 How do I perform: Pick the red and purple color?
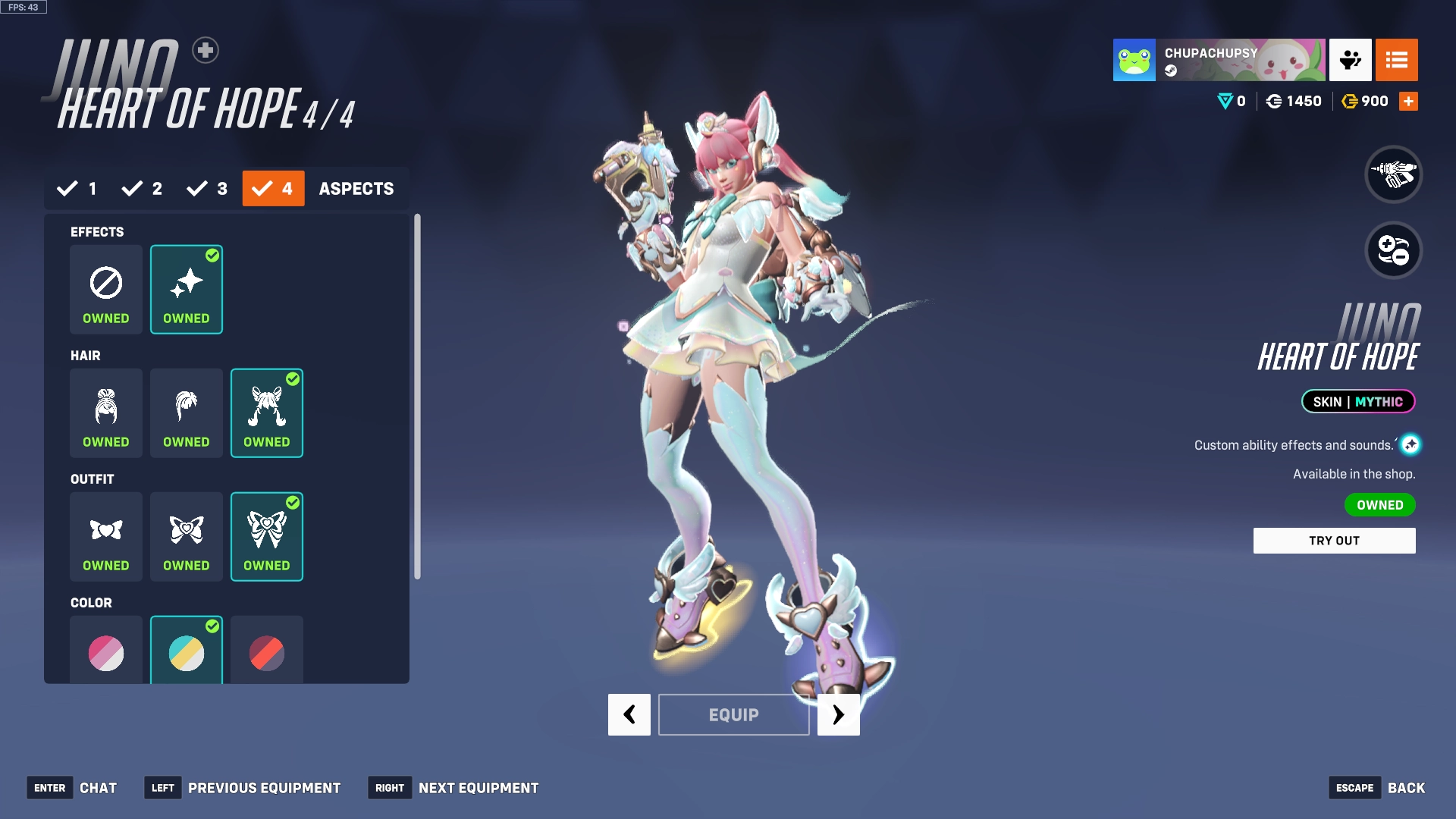coord(267,652)
